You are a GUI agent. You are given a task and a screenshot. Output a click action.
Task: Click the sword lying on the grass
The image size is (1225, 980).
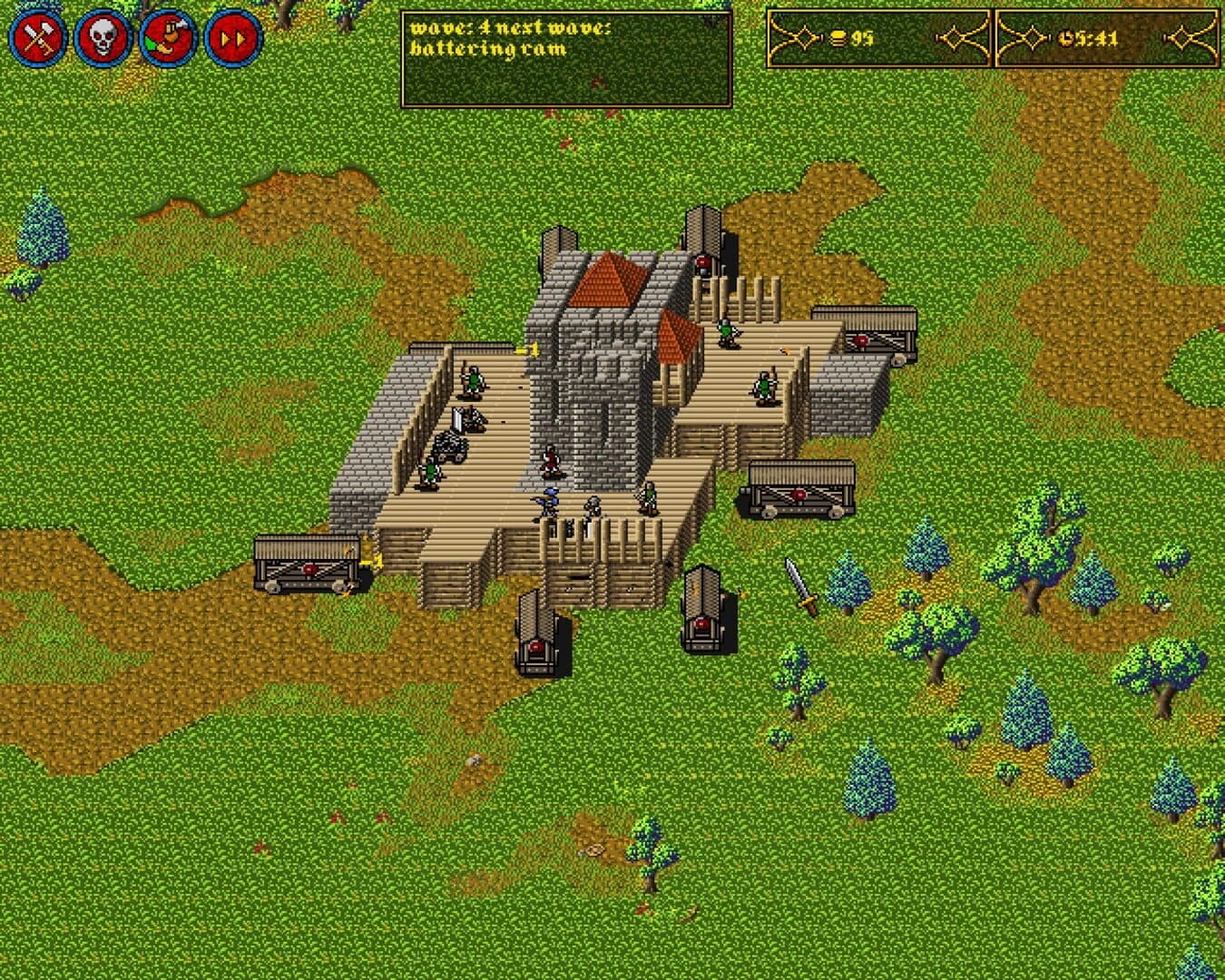click(800, 585)
